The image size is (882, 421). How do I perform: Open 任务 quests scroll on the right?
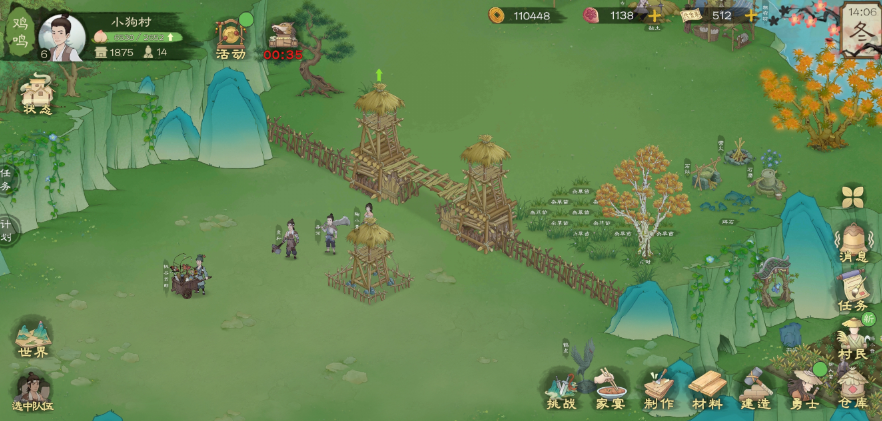click(x=853, y=292)
